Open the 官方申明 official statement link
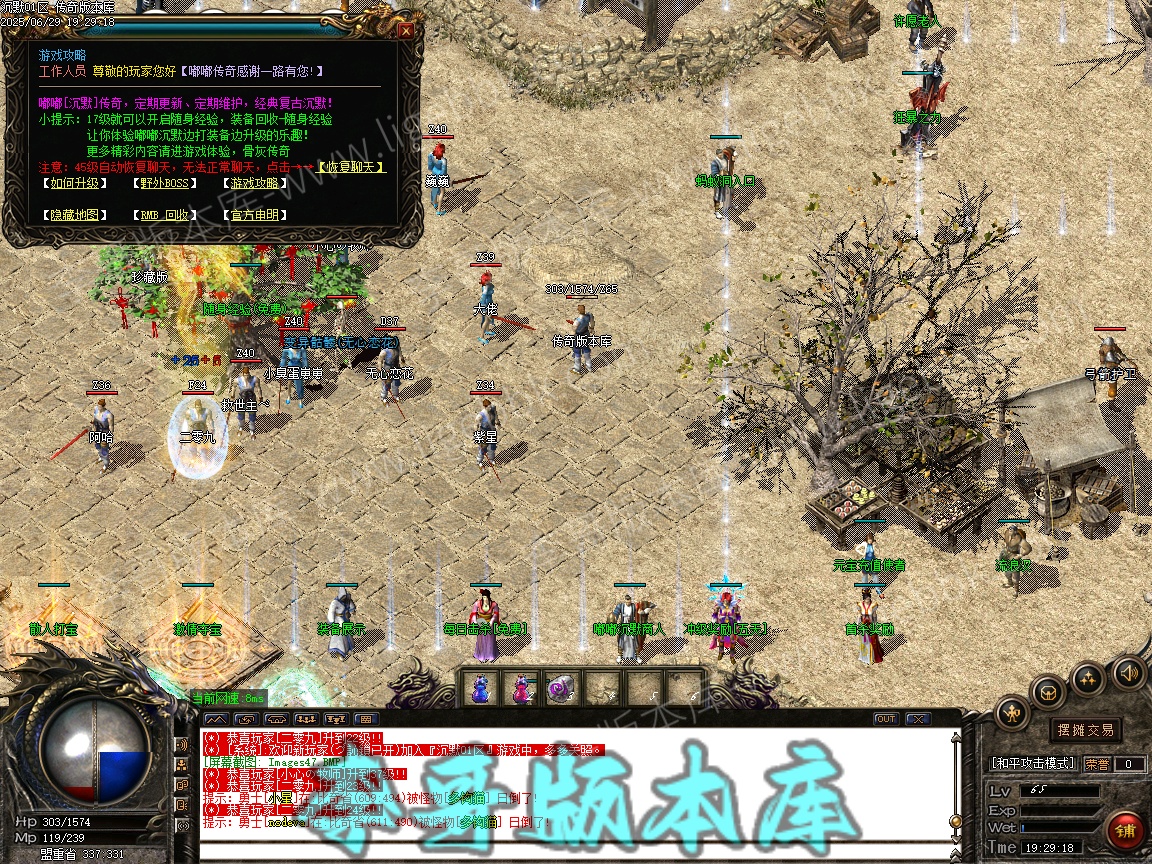1152x864 pixels. coord(255,215)
